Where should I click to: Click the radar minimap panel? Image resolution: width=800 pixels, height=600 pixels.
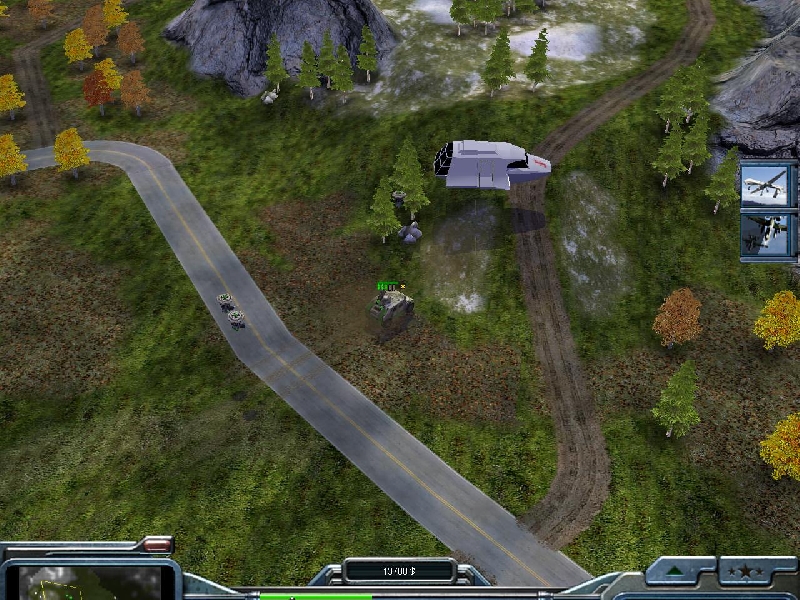coord(90,582)
